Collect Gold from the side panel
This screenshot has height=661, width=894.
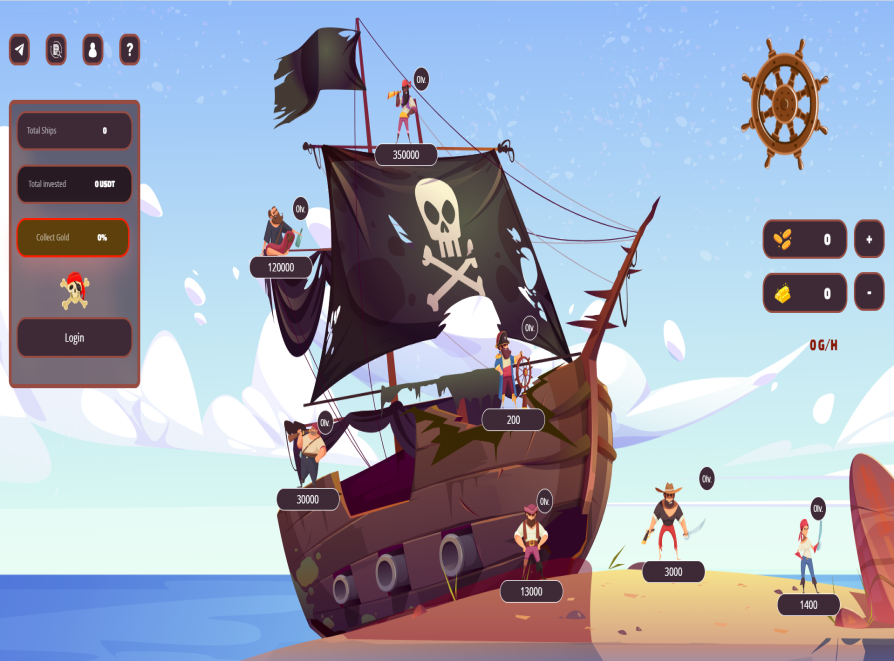click(74, 237)
